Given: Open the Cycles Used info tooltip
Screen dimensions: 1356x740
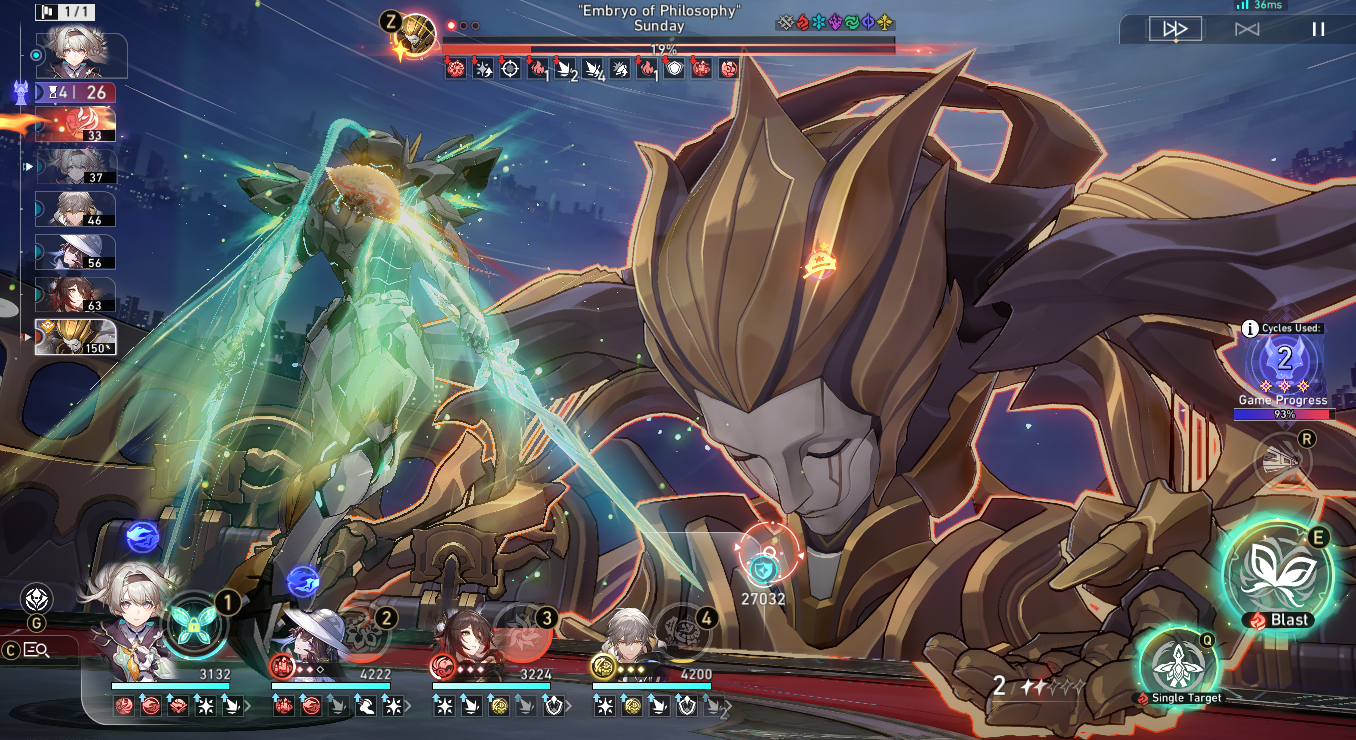Looking at the screenshot, I should [x=1250, y=328].
